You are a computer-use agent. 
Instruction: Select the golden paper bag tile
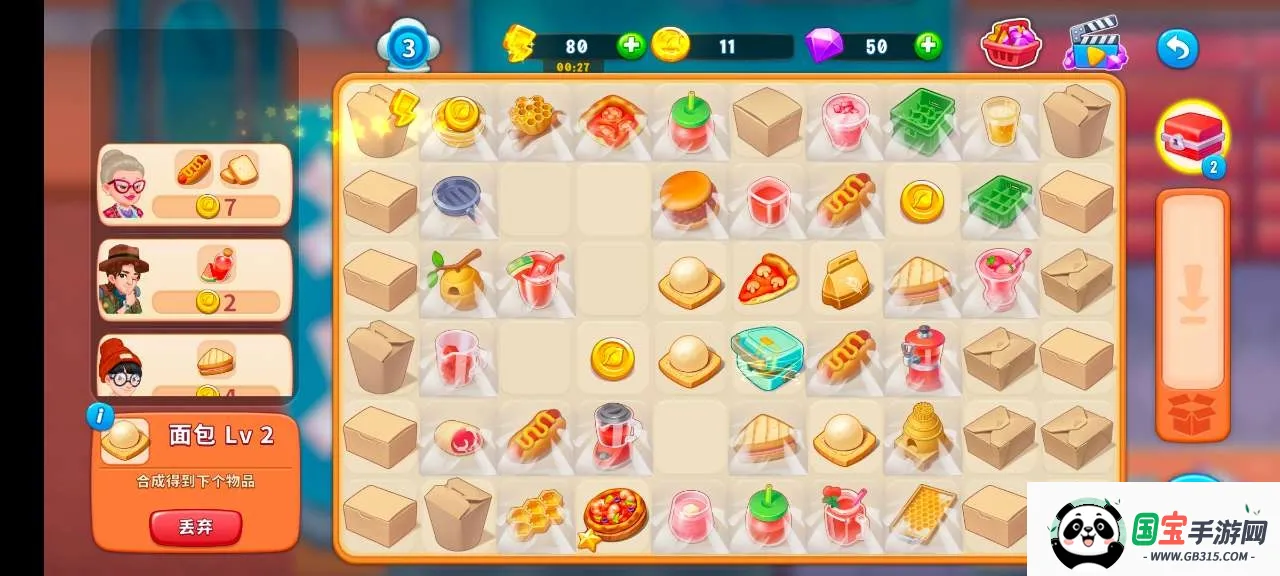pyautogui.click(x=844, y=280)
